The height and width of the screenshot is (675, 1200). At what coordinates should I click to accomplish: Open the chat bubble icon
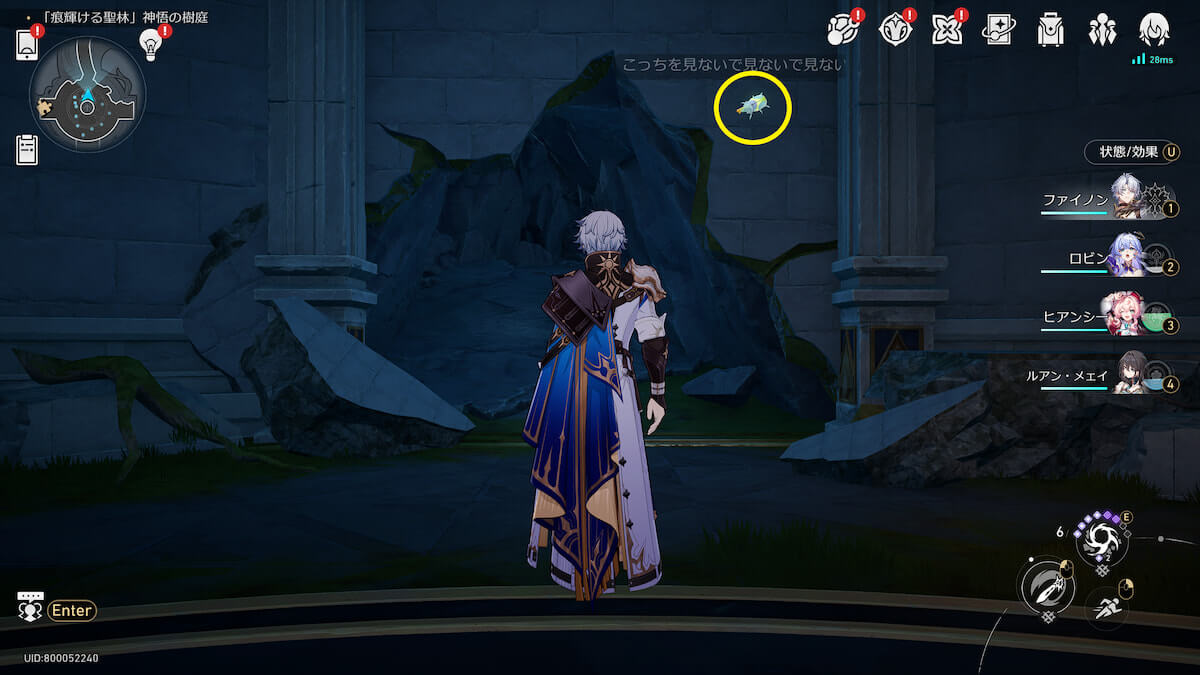pos(30,607)
